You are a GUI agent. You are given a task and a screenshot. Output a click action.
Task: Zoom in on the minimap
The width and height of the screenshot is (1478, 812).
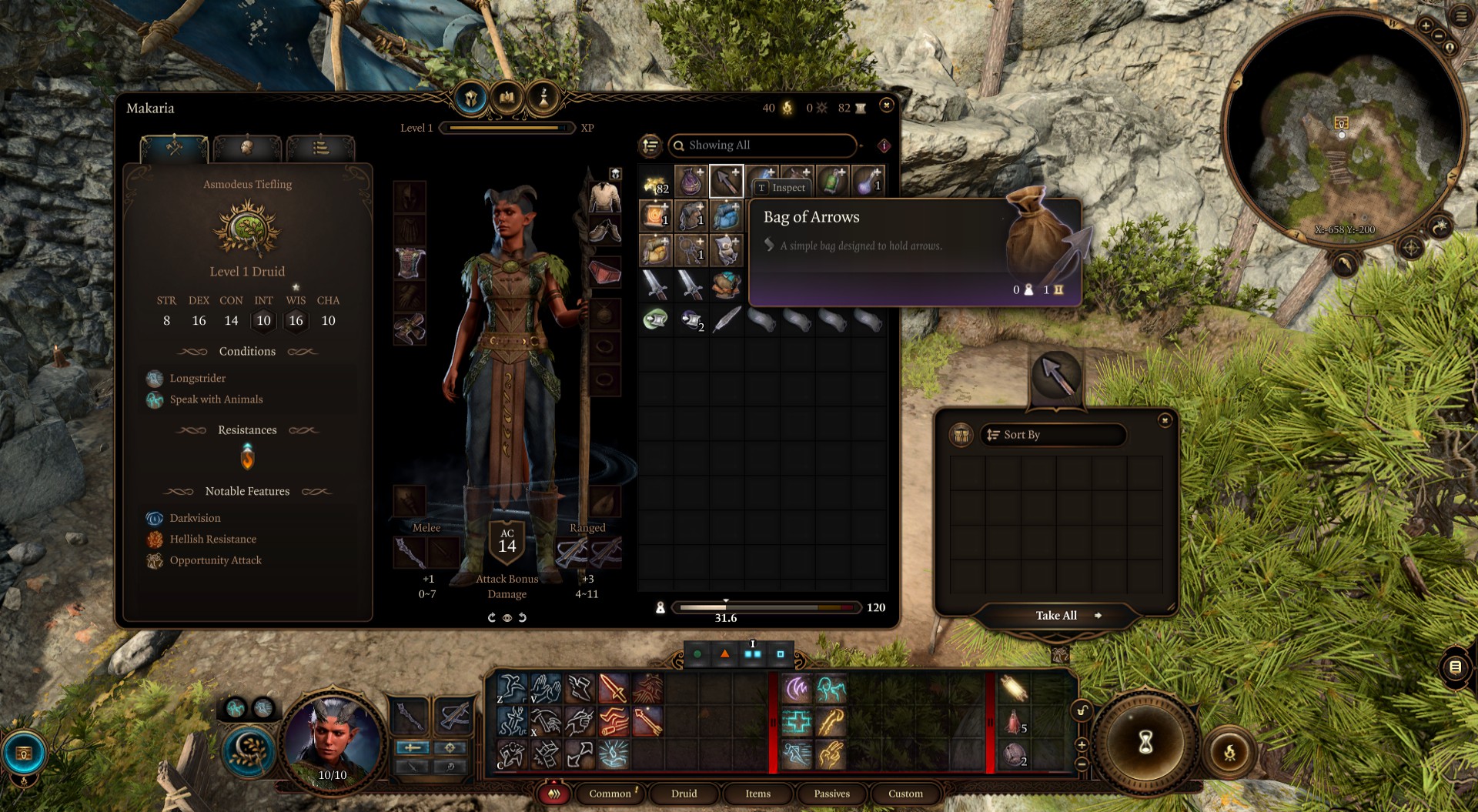[1426, 25]
